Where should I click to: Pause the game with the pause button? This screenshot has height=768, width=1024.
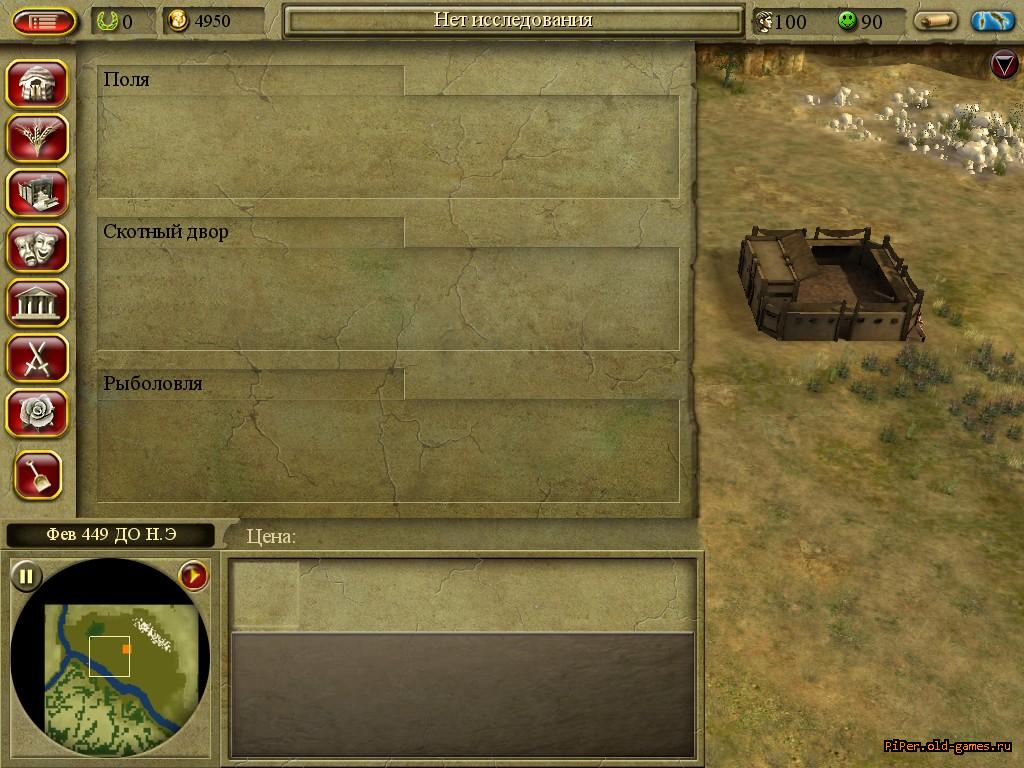tap(26, 575)
